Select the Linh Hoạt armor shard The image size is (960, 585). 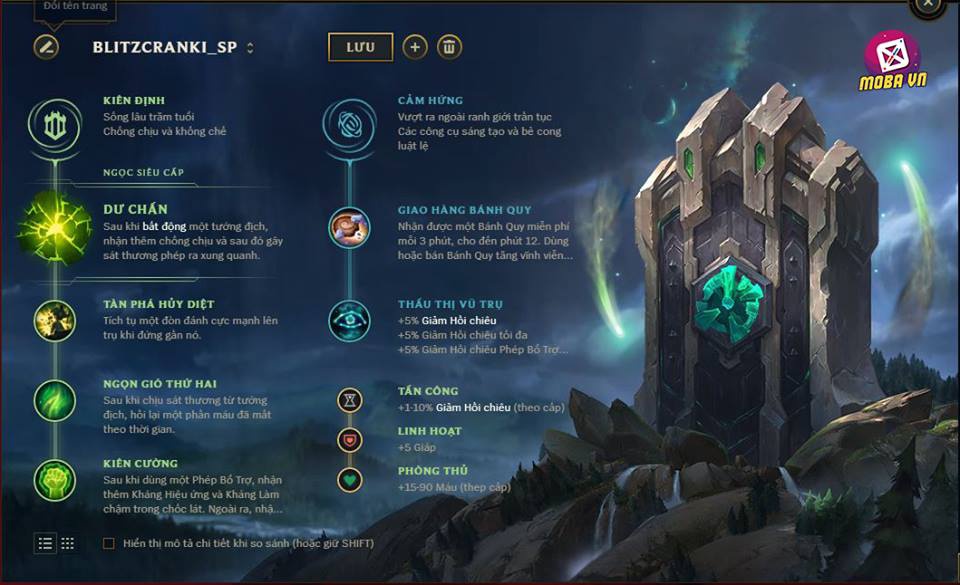click(349, 440)
